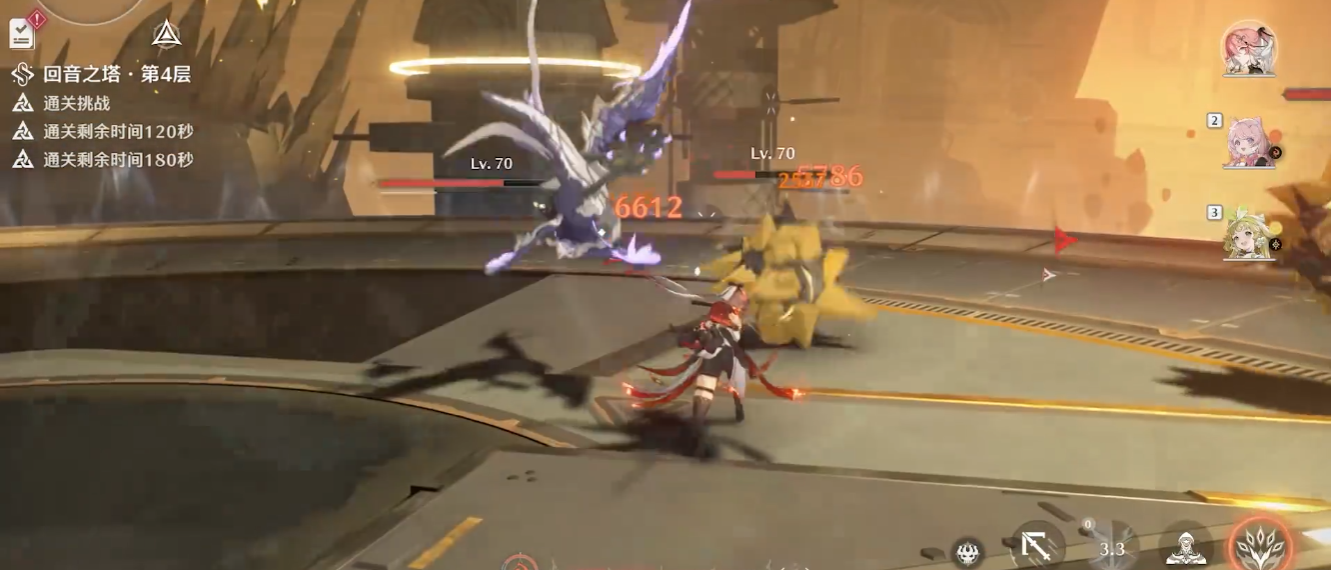The image size is (1331, 570).
Task: Click the triangle emblem icon near the minimap
Action: click(x=166, y=34)
